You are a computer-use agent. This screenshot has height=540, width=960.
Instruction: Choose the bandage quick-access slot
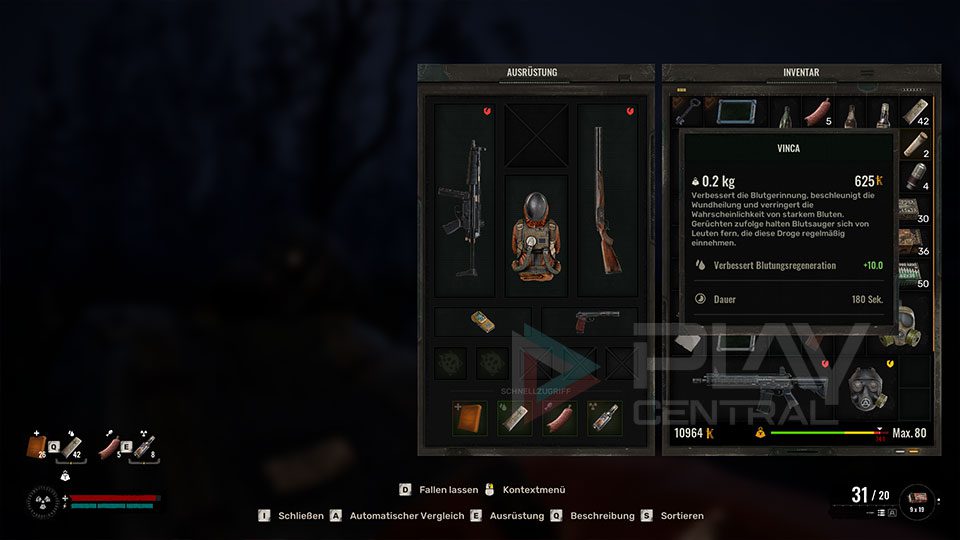point(514,418)
